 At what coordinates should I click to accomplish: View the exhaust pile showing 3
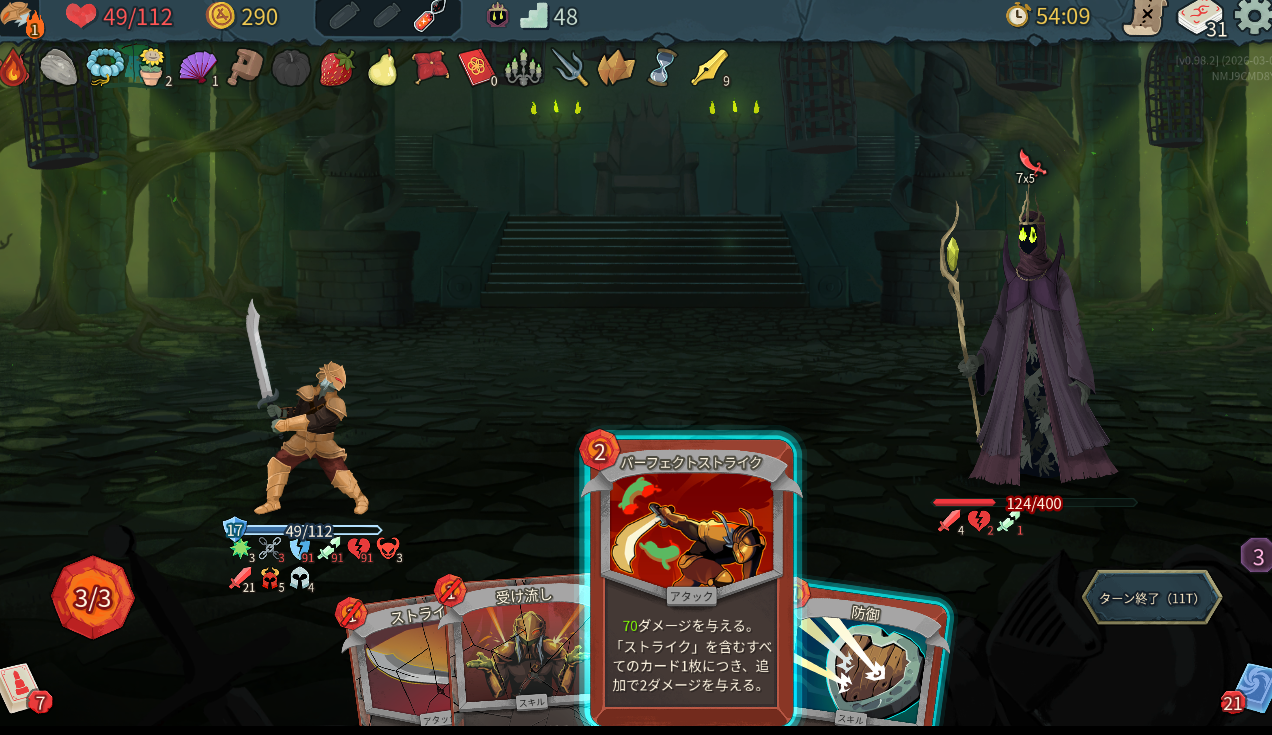[1257, 556]
